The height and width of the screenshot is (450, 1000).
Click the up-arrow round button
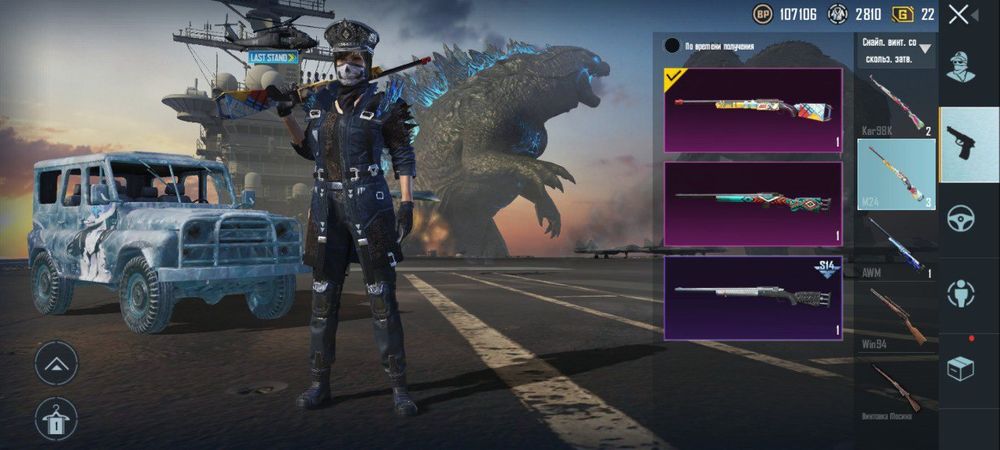coord(56,362)
